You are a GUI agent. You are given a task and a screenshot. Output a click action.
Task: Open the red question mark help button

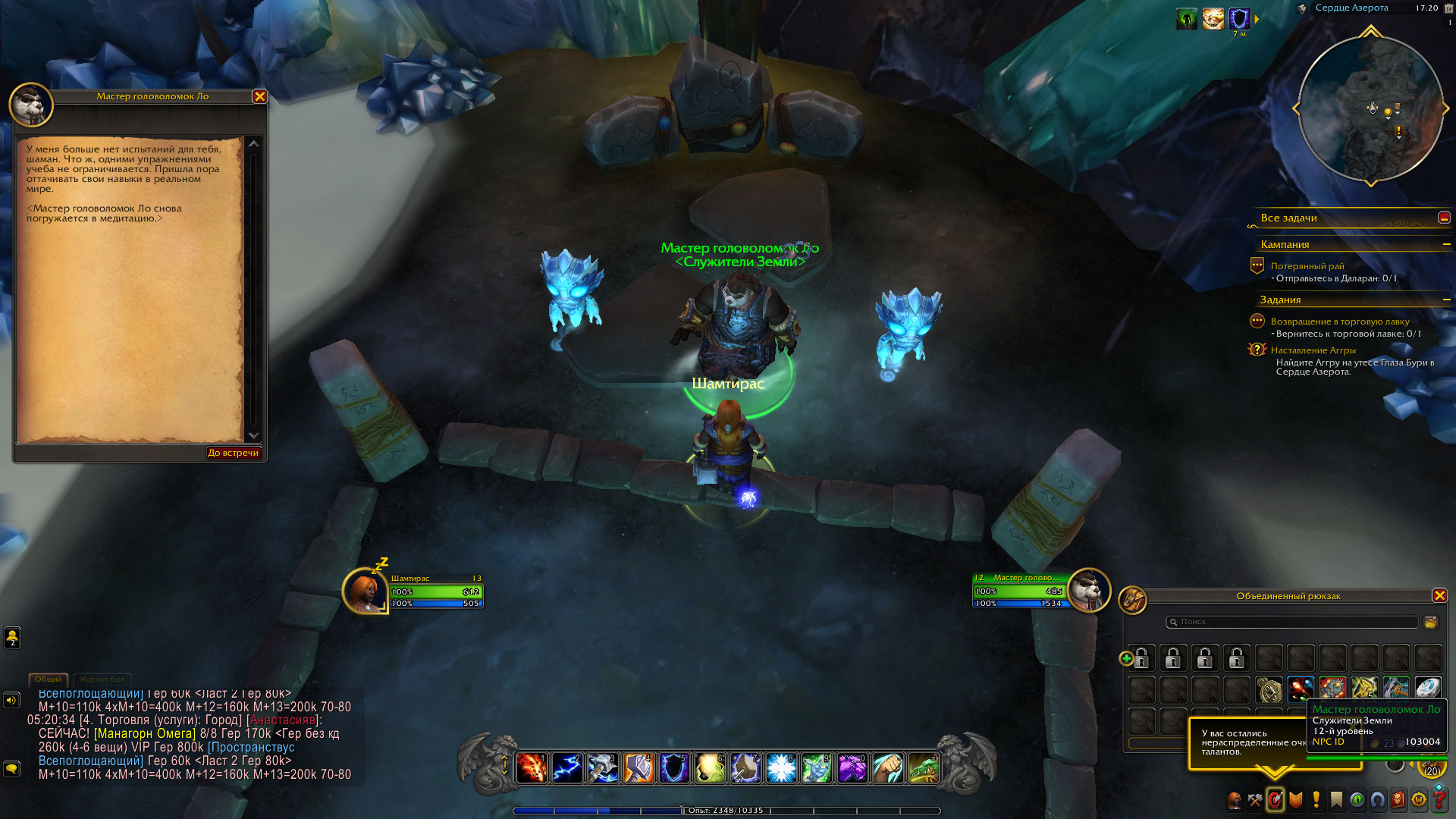(x=1439, y=799)
